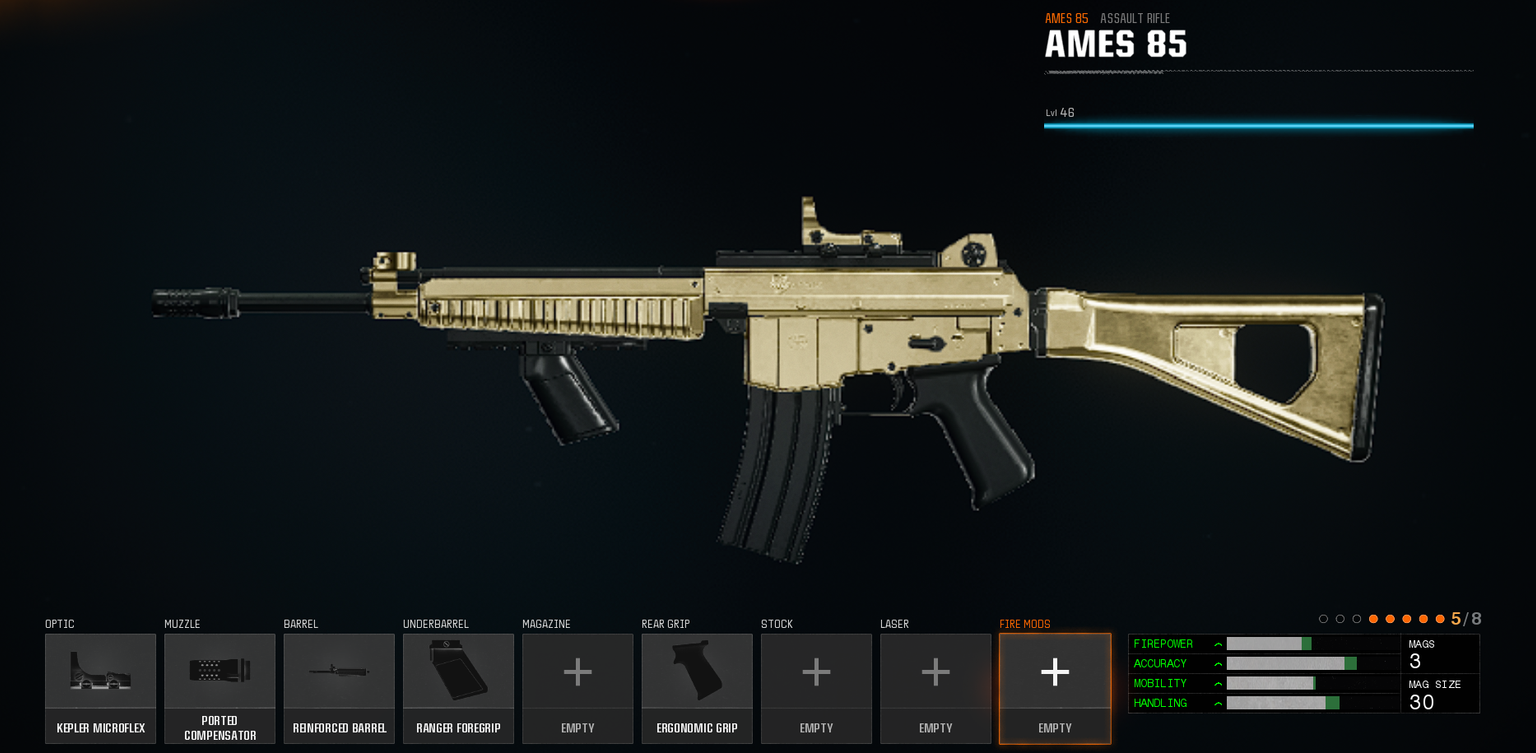Click the Ranger Foregrip underbarrel icon
This screenshot has height=753, width=1536.
458,671
